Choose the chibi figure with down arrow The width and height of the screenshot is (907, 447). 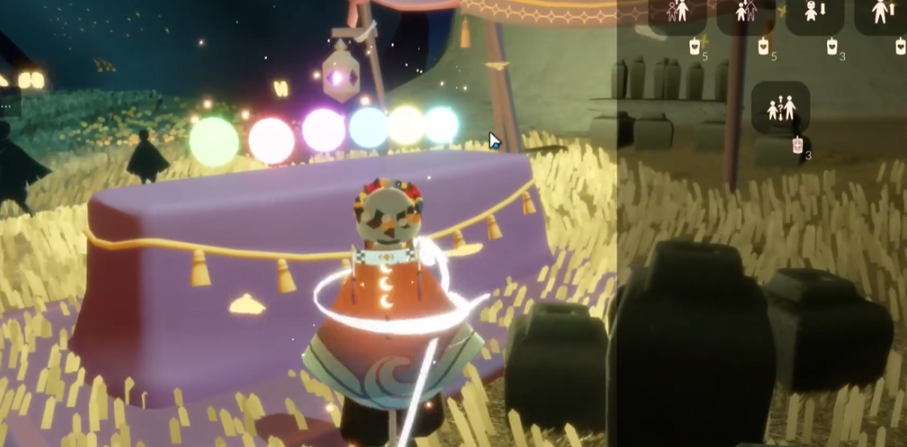(814, 13)
